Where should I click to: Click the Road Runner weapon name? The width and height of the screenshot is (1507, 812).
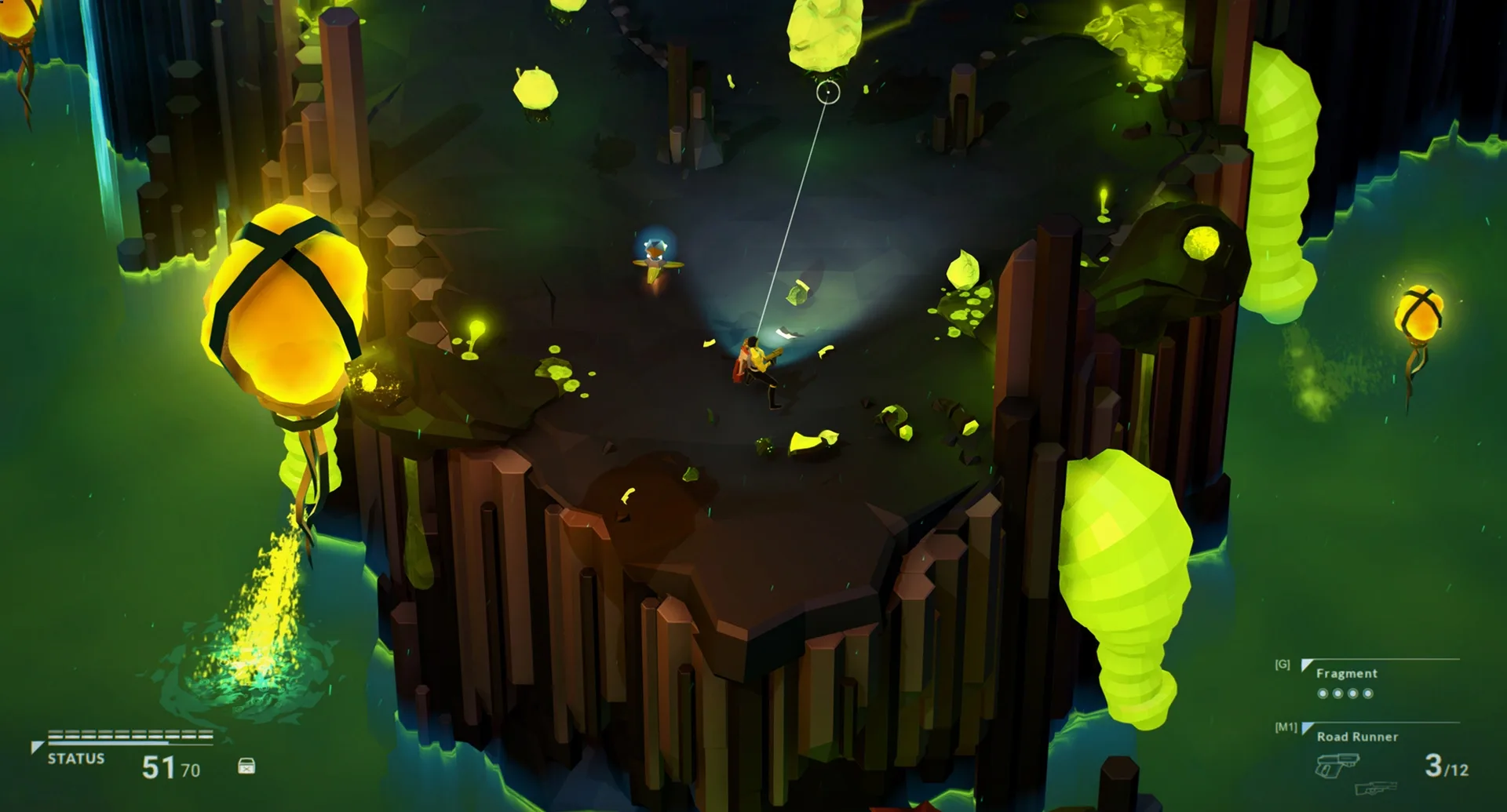(x=1358, y=737)
